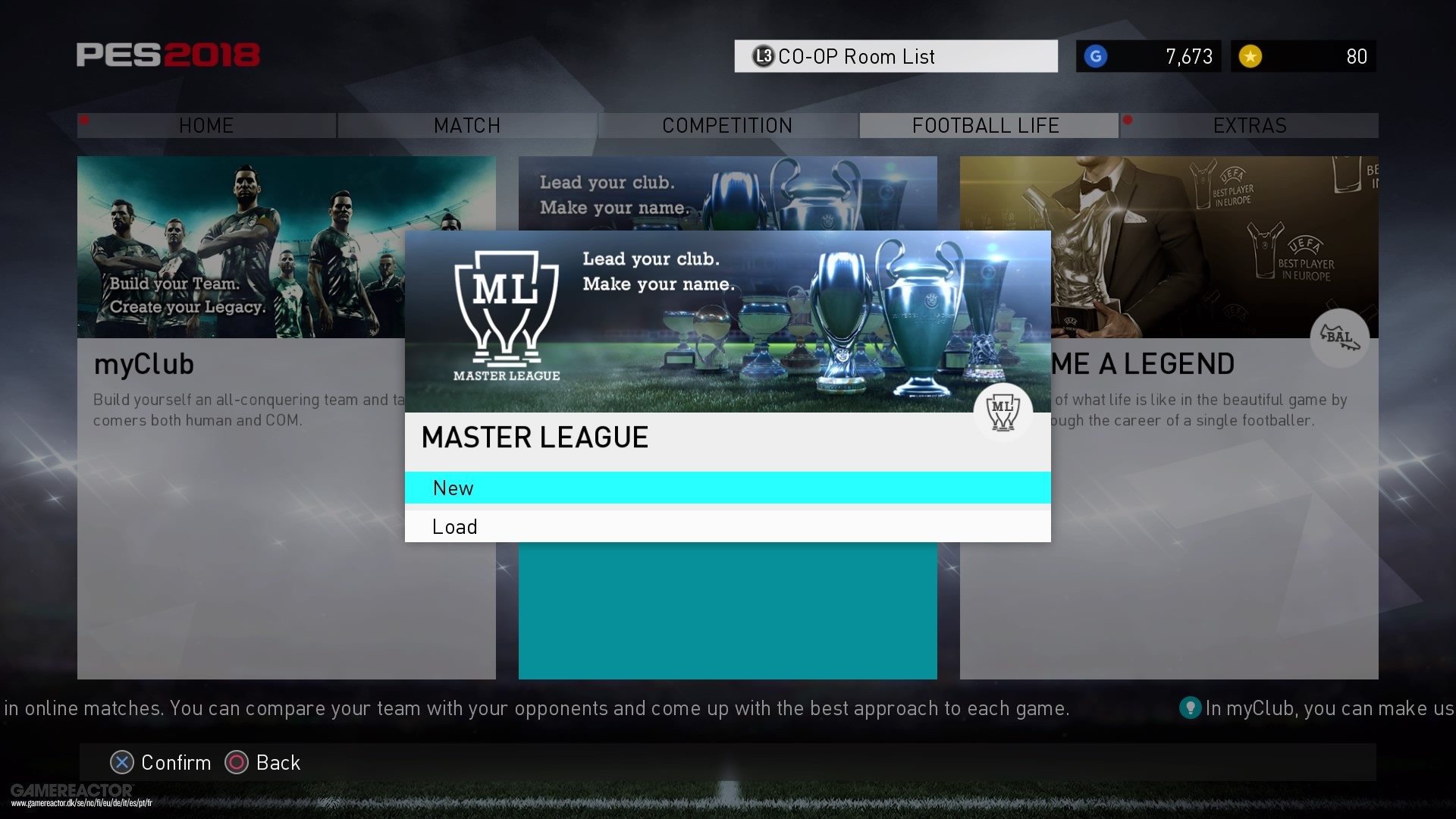Open the EXTRAS notification marker

click(x=1129, y=119)
